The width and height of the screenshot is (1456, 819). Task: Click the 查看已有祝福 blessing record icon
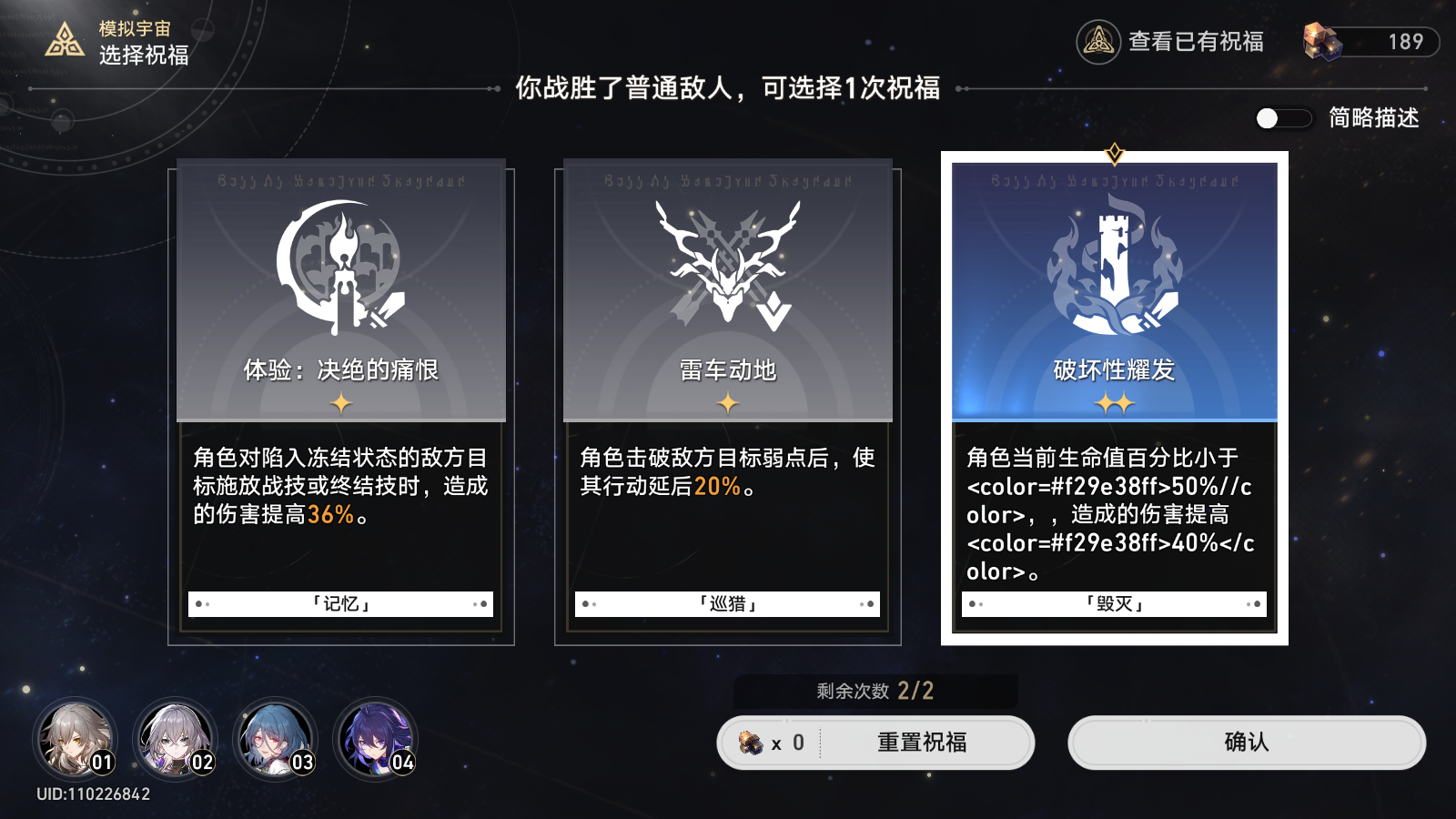(x=1096, y=43)
